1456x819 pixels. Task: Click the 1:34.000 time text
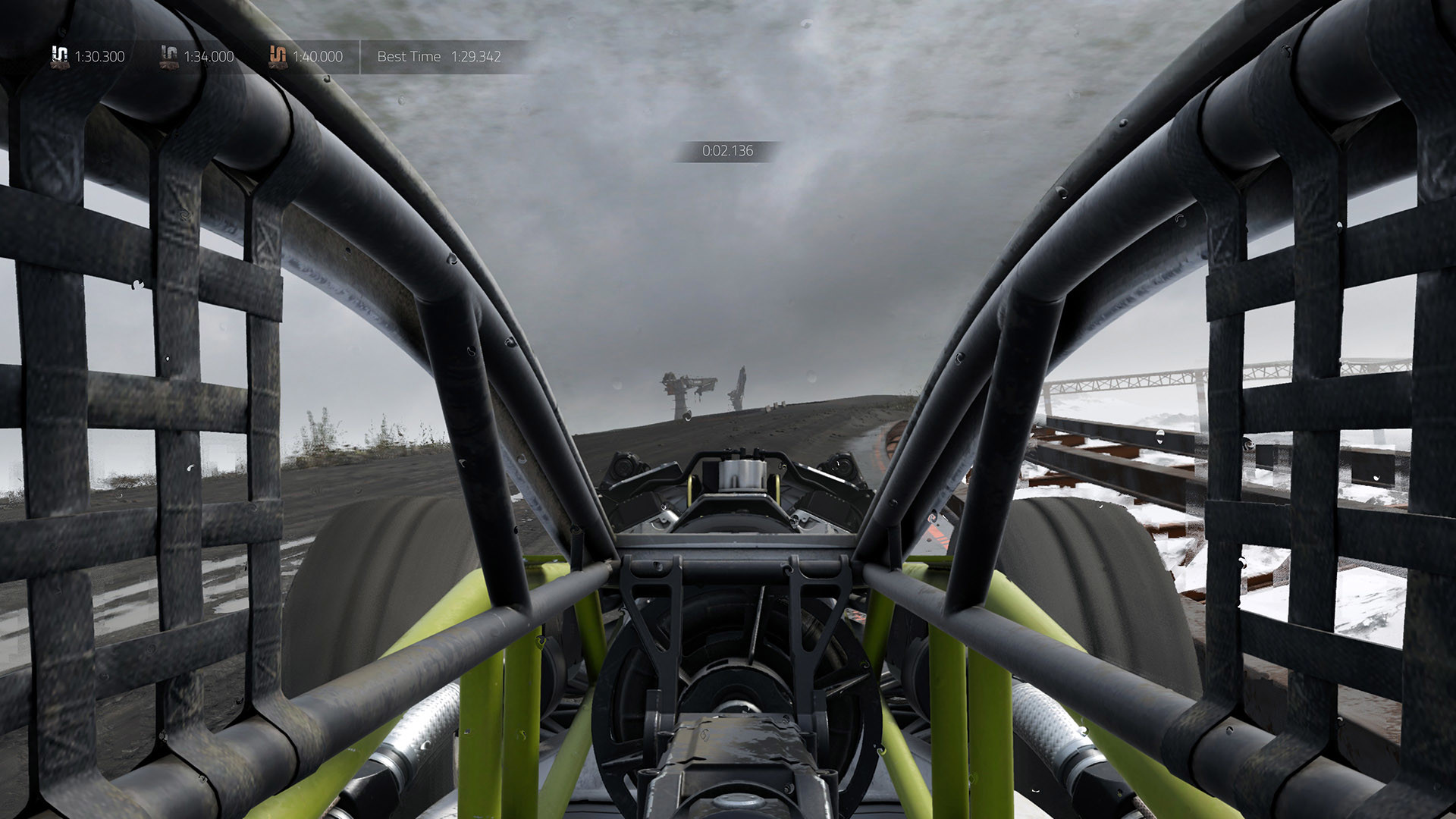209,56
